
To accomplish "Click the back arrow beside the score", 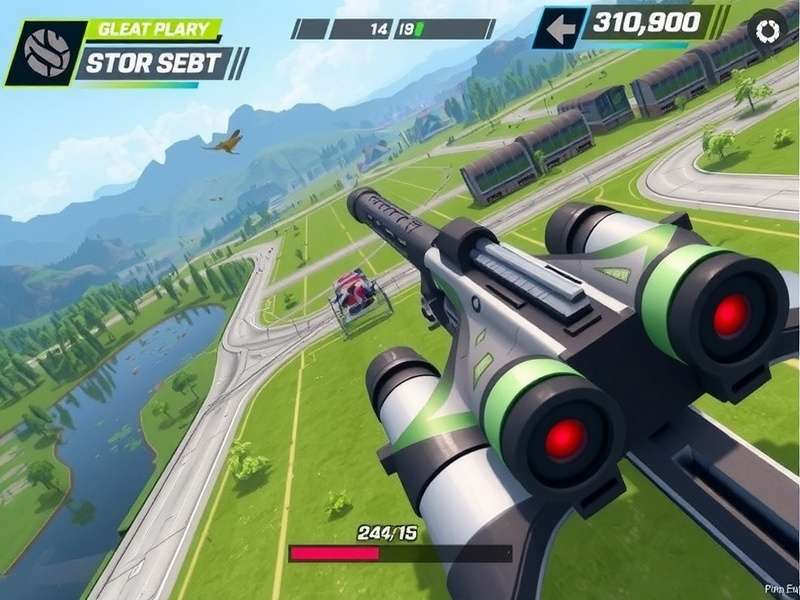I will [560, 29].
